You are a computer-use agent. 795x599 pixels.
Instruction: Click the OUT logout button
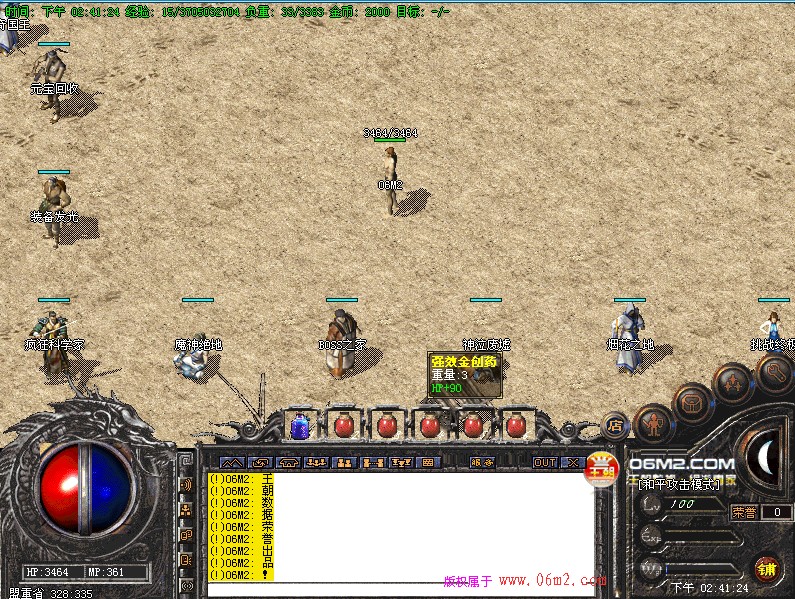click(x=545, y=463)
